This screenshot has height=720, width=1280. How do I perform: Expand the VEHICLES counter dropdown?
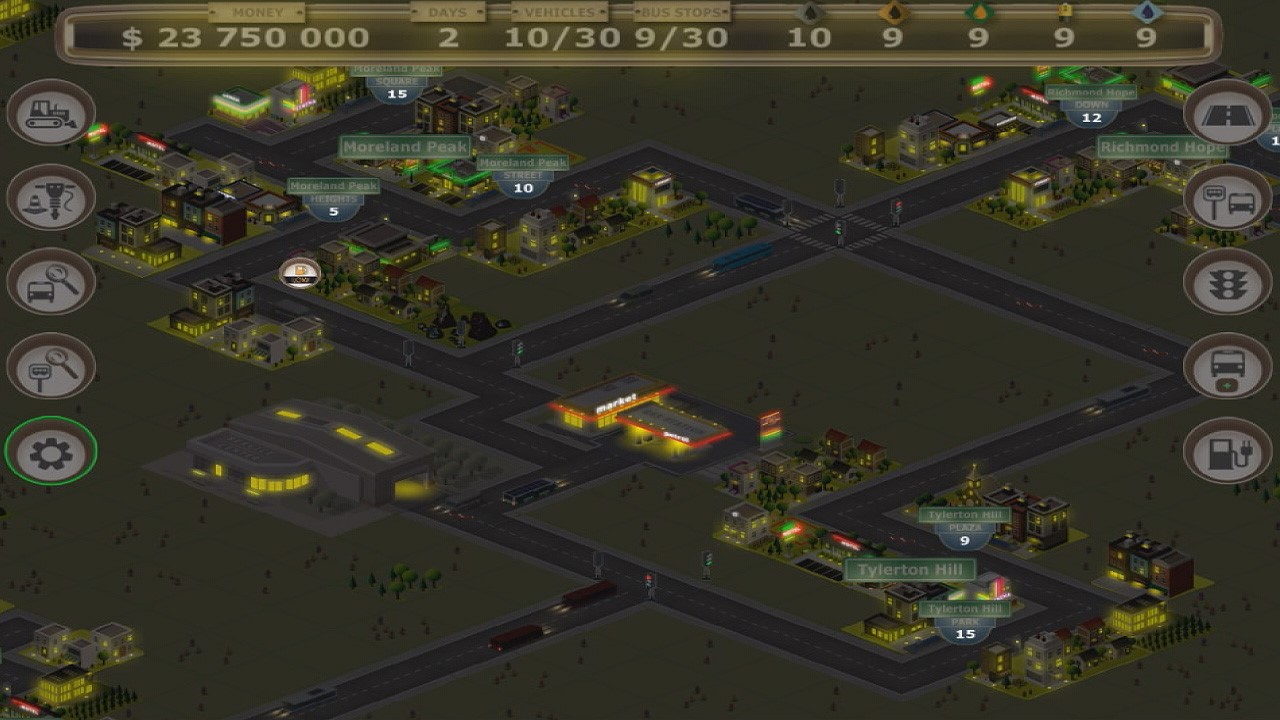pos(557,13)
